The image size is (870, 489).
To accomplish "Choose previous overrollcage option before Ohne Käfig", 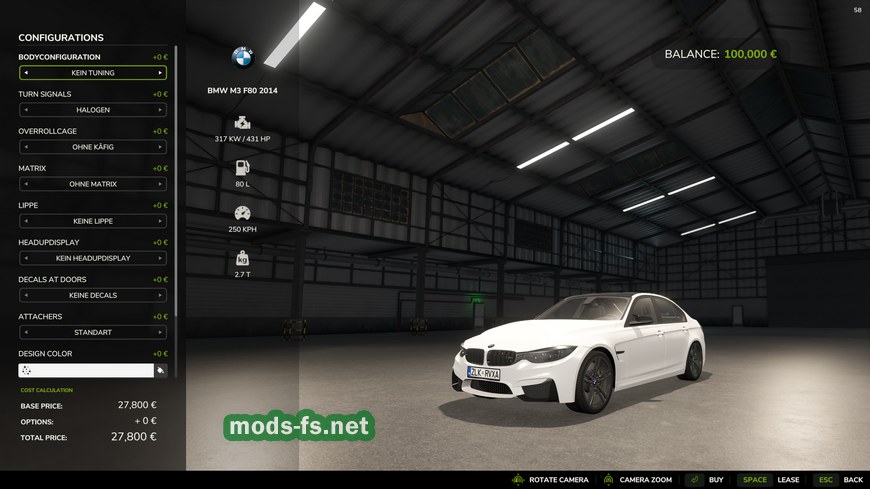I will coord(26,147).
